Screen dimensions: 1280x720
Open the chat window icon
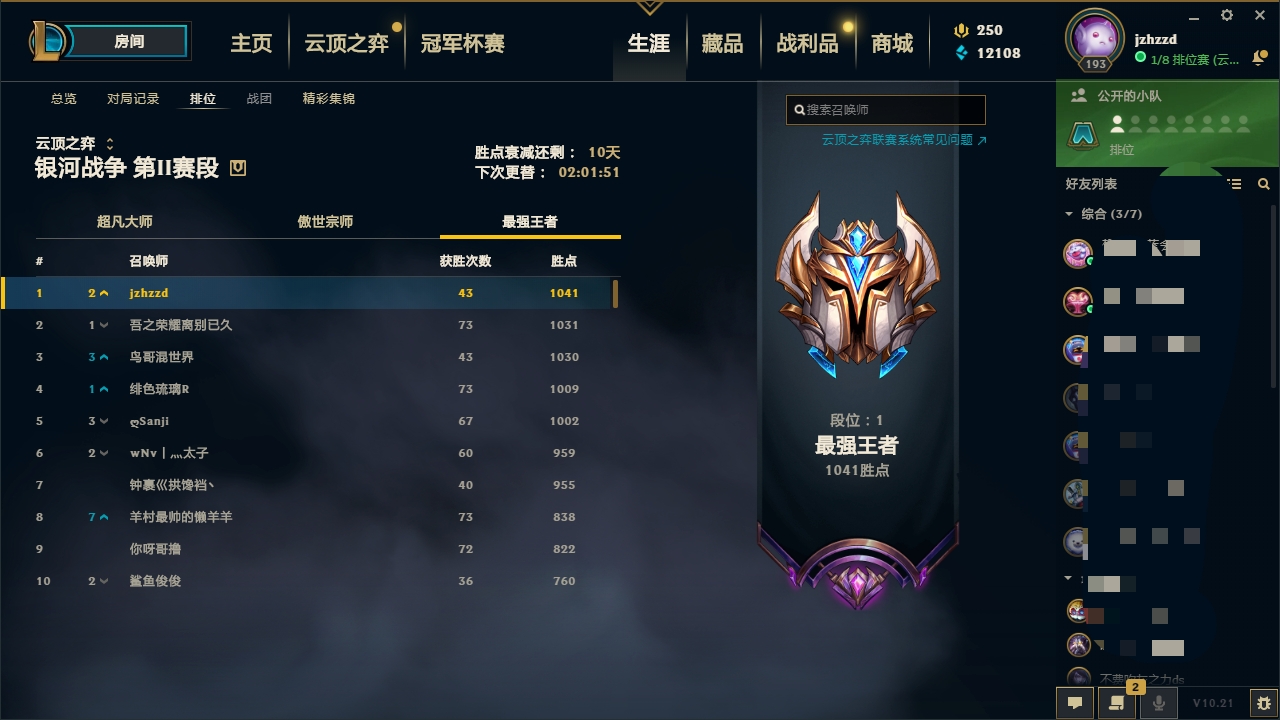(x=1074, y=703)
